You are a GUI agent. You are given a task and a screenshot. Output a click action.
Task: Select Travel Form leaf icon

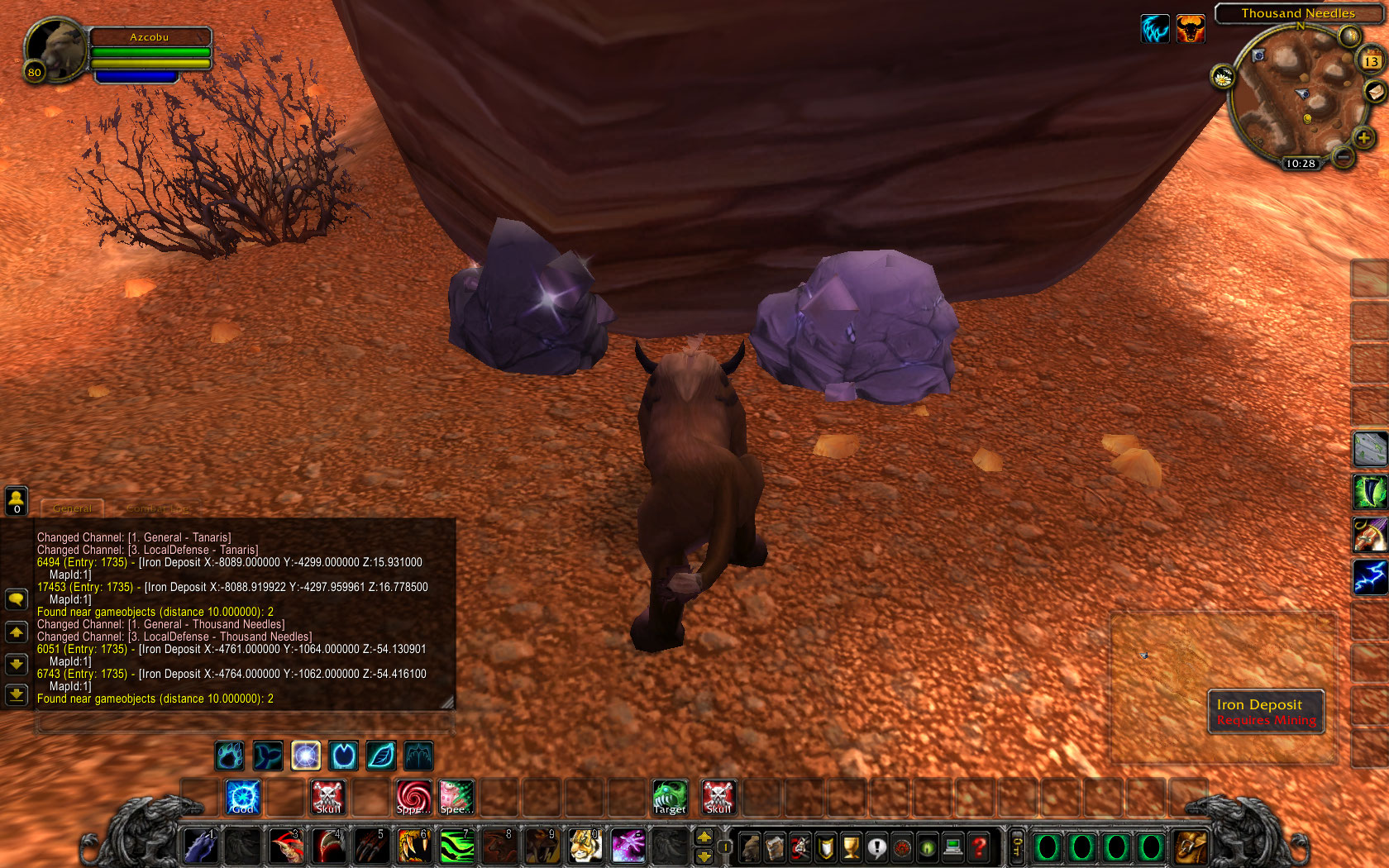[x=380, y=755]
